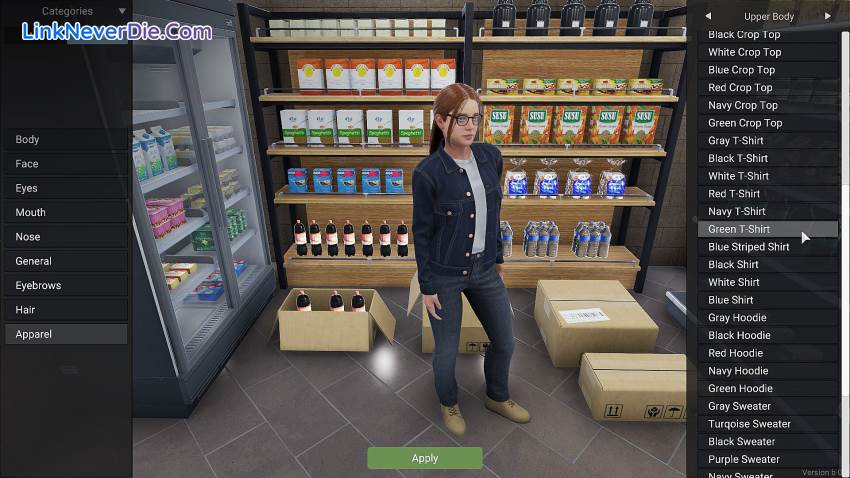This screenshot has height=478, width=850.
Task: Show the Eyebrows options
Action: tap(65, 285)
